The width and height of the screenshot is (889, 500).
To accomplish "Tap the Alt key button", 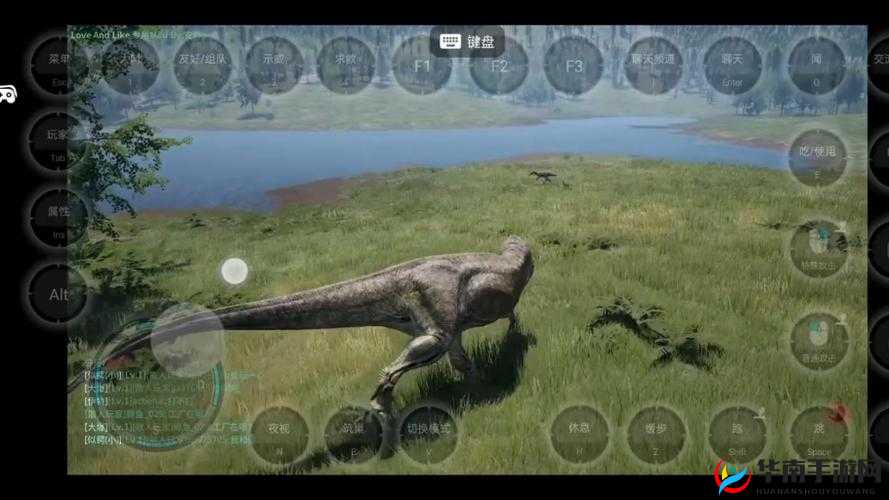I will (x=59, y=295).
